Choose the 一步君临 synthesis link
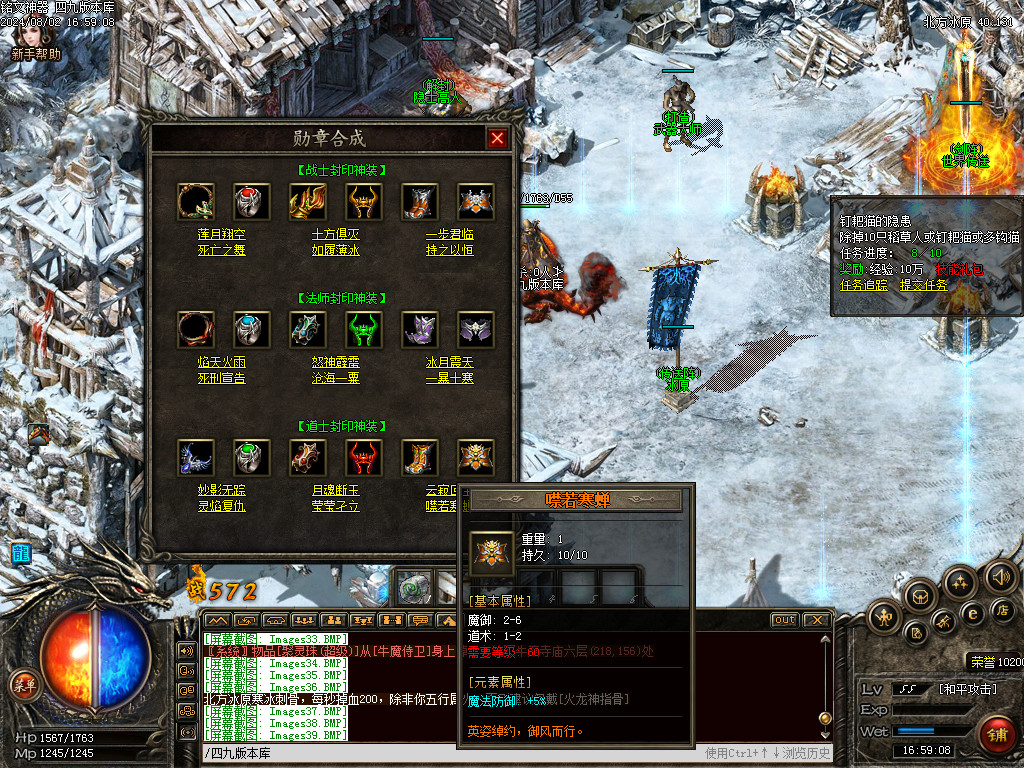Image resolution: width=1024 pixels, height=768 pixels. point(449,233)
